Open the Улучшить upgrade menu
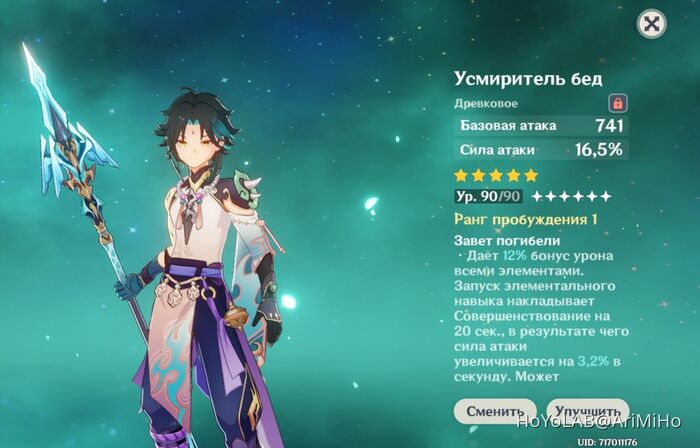Screen dimensions: 700x448 [586, 411]
